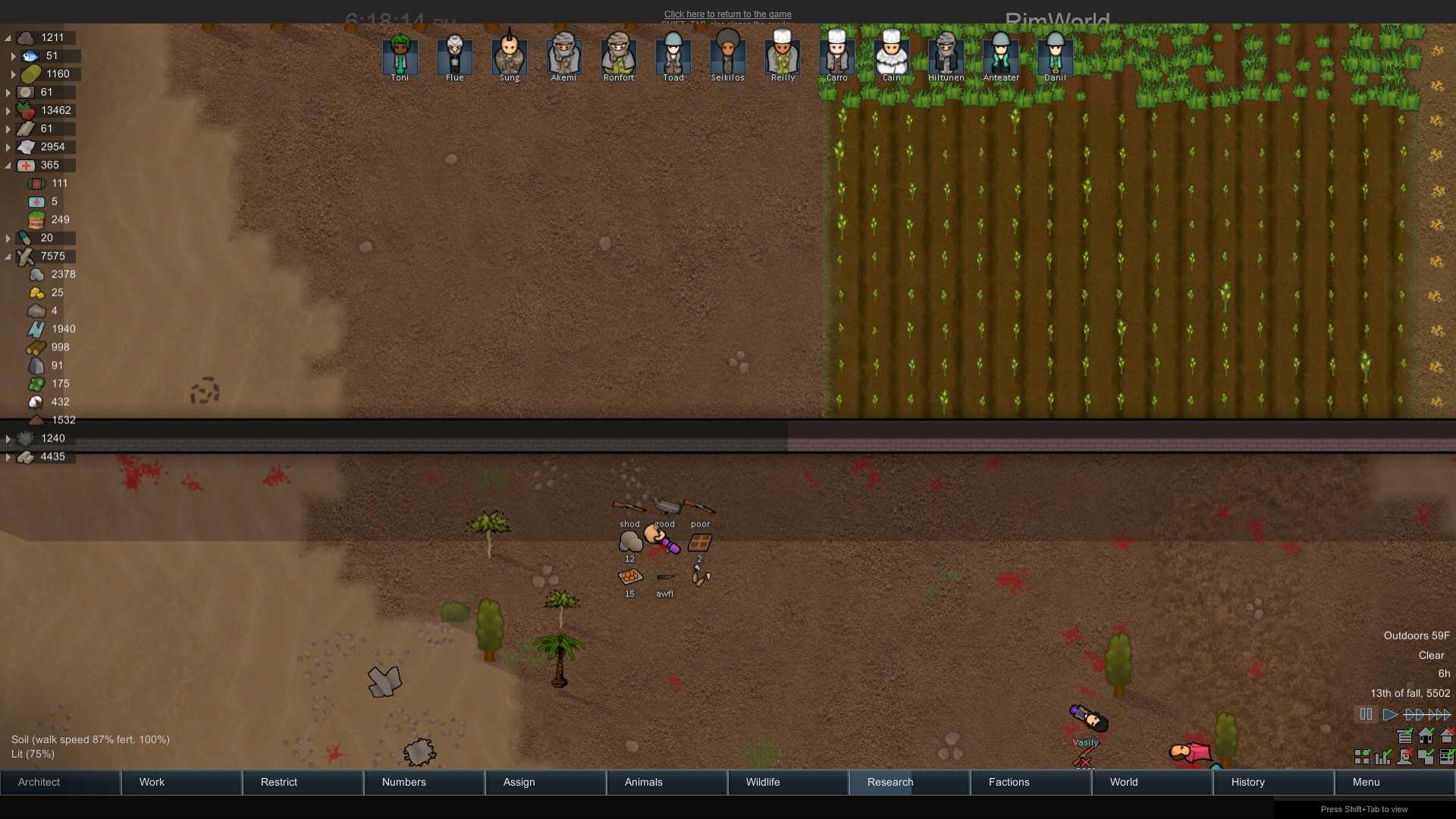Screen dimensions: 1456x819
Task: Switch to the Restrict tab
Action: [x=303, y=782]
